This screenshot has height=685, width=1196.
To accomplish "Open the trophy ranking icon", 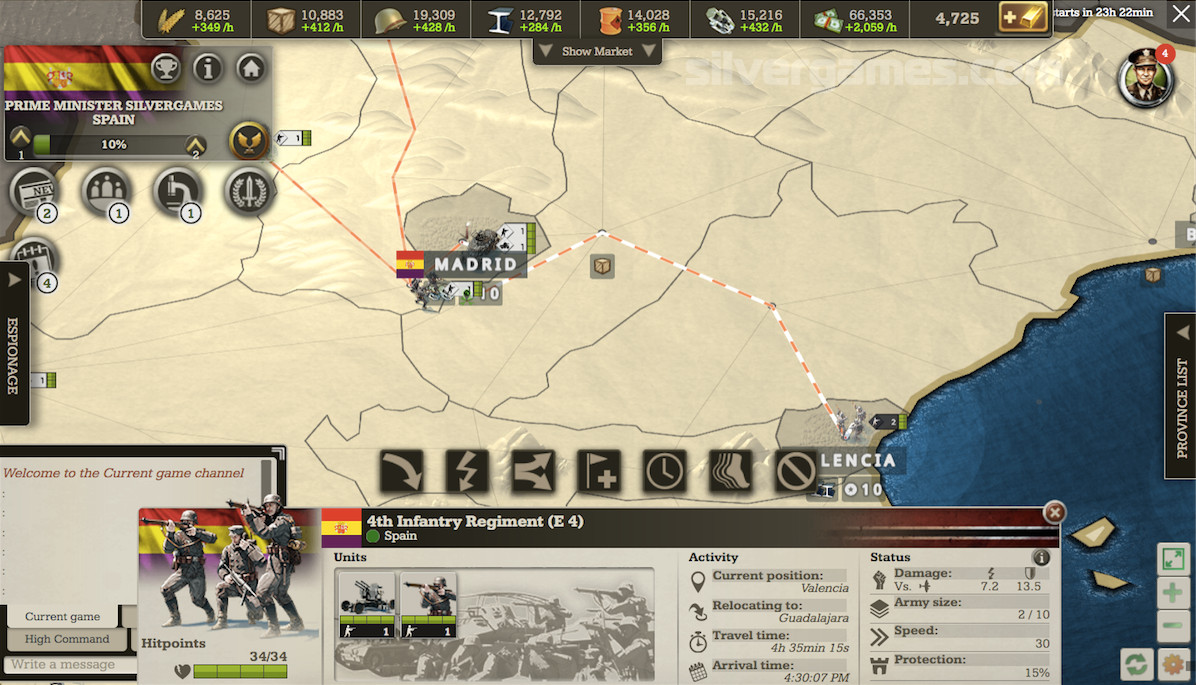I will (166, 69).
